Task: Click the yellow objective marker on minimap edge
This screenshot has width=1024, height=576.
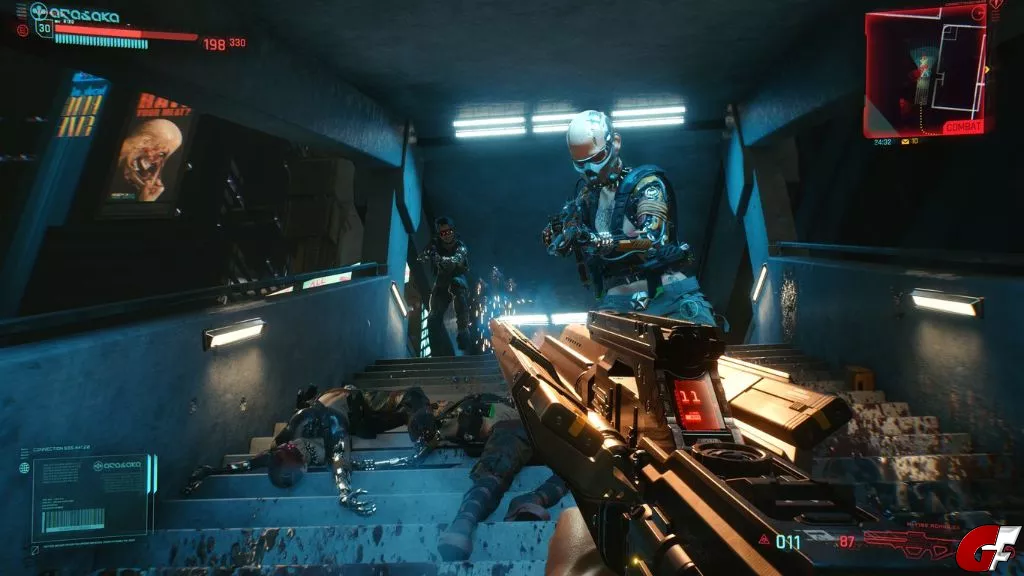Action: 987,69
